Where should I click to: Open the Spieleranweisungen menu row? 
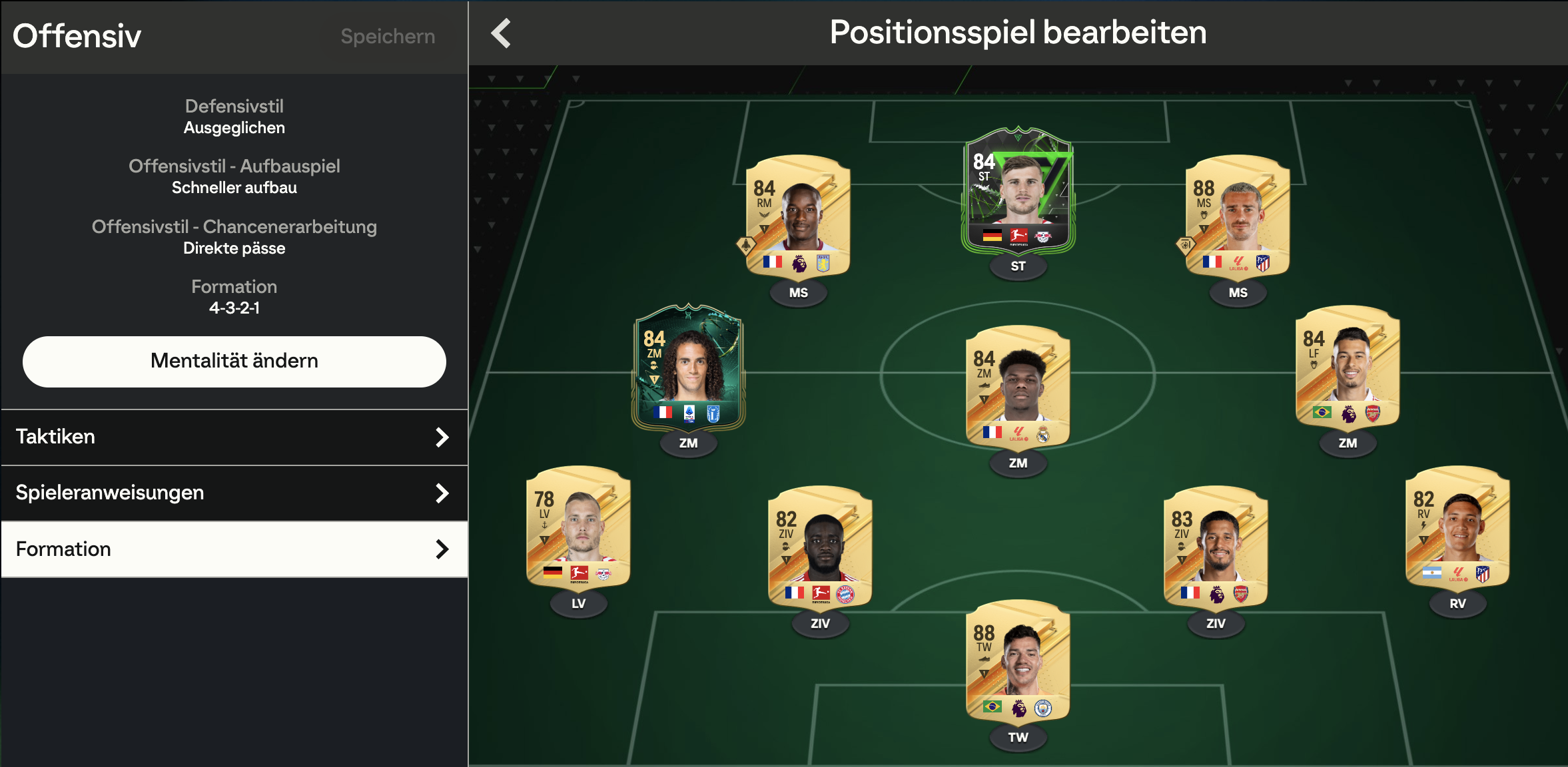(x=234, y=493)
